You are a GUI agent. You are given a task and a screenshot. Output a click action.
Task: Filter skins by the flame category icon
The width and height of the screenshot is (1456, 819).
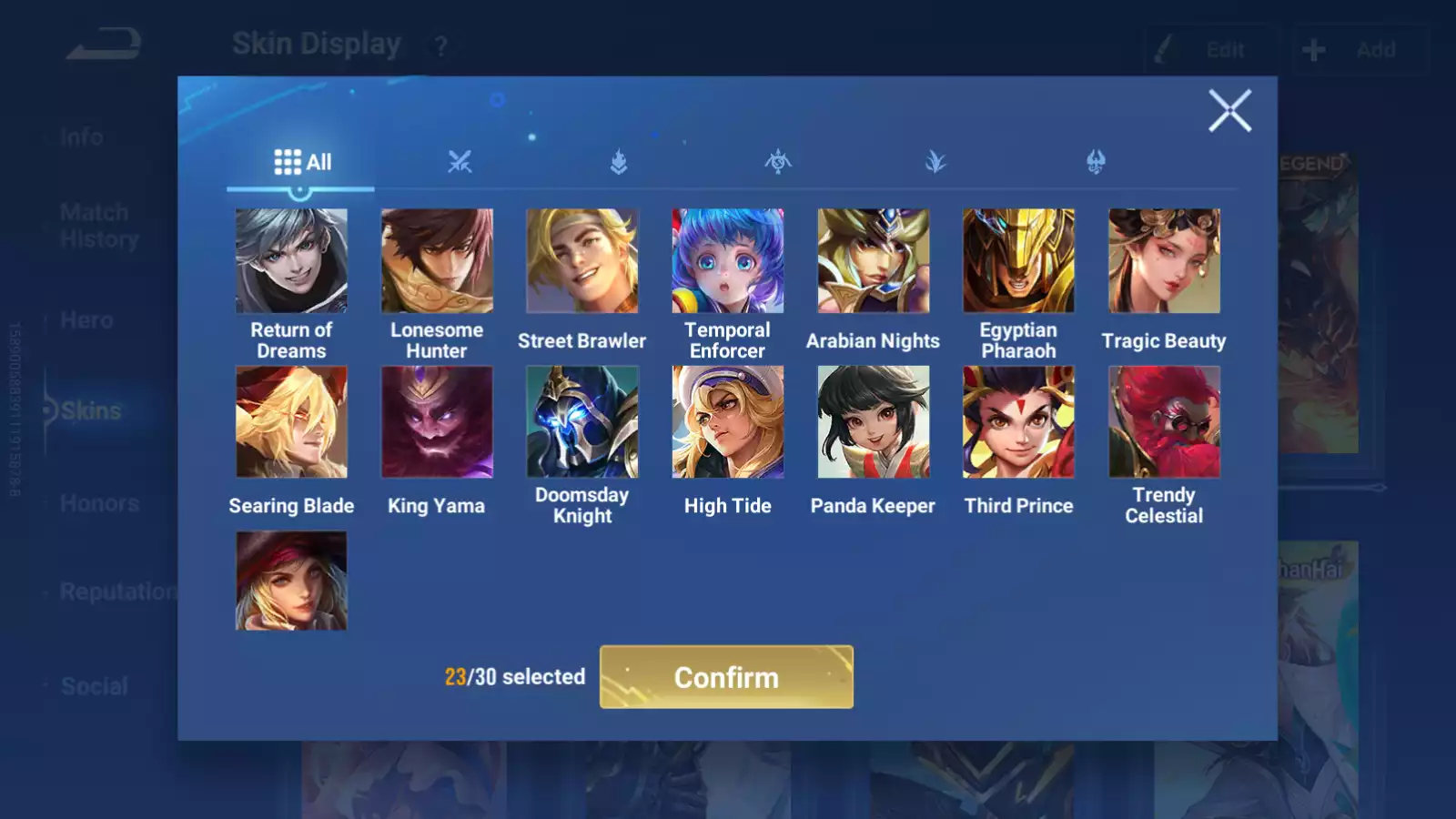click(619, 163)
